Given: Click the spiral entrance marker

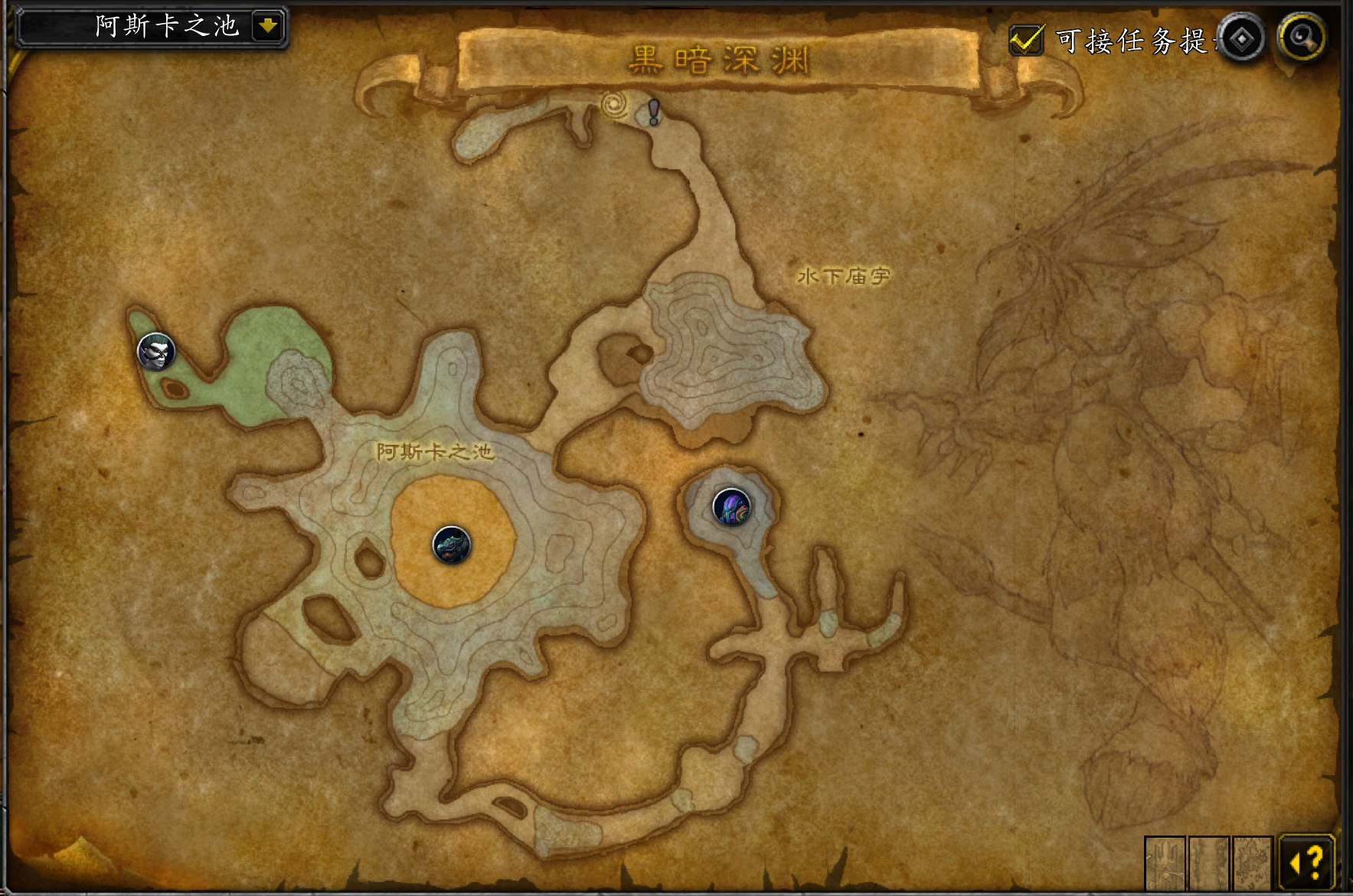Looking at the screenshot, I should pos(614,105).
